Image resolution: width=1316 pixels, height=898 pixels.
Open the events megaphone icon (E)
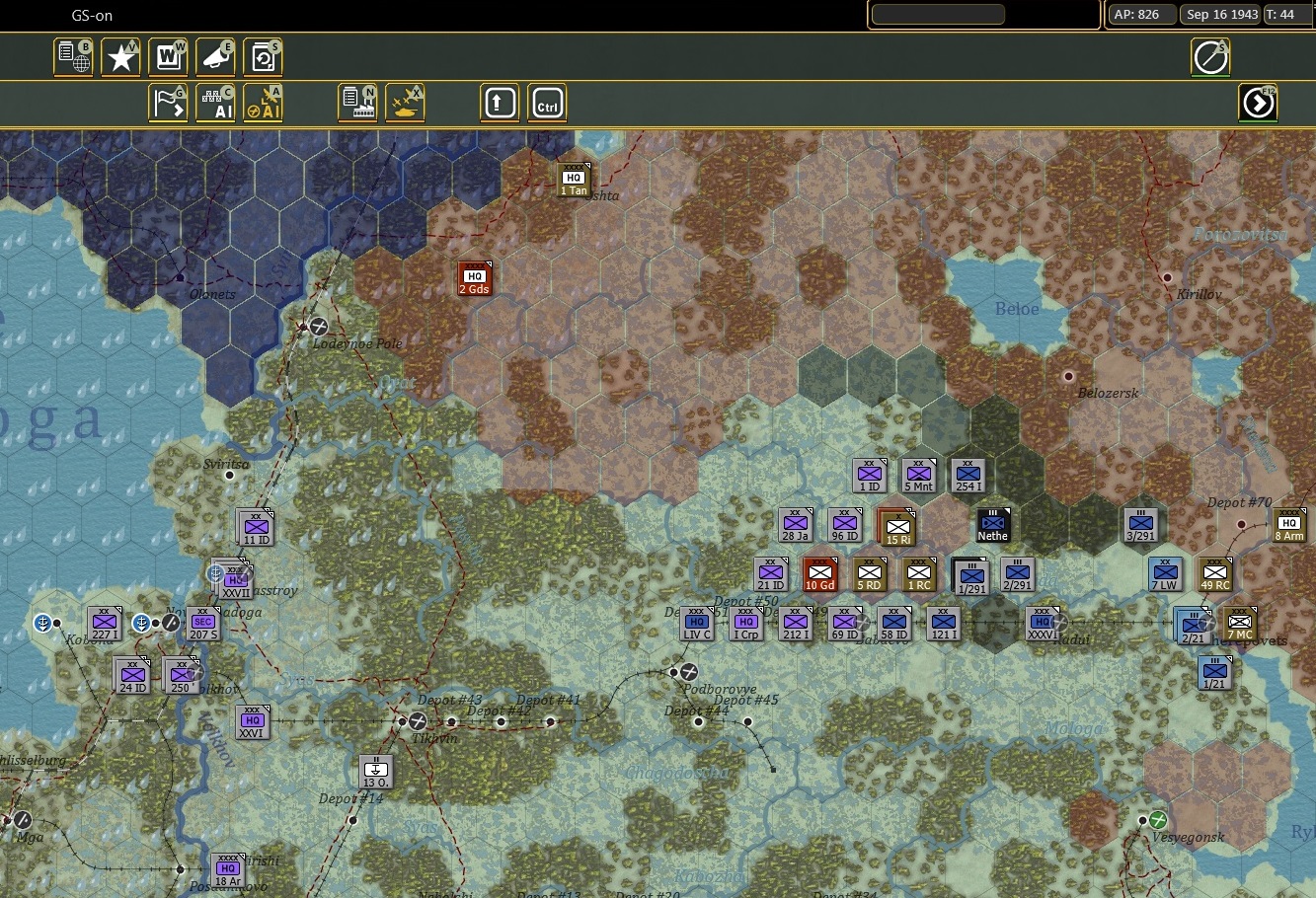215,56
